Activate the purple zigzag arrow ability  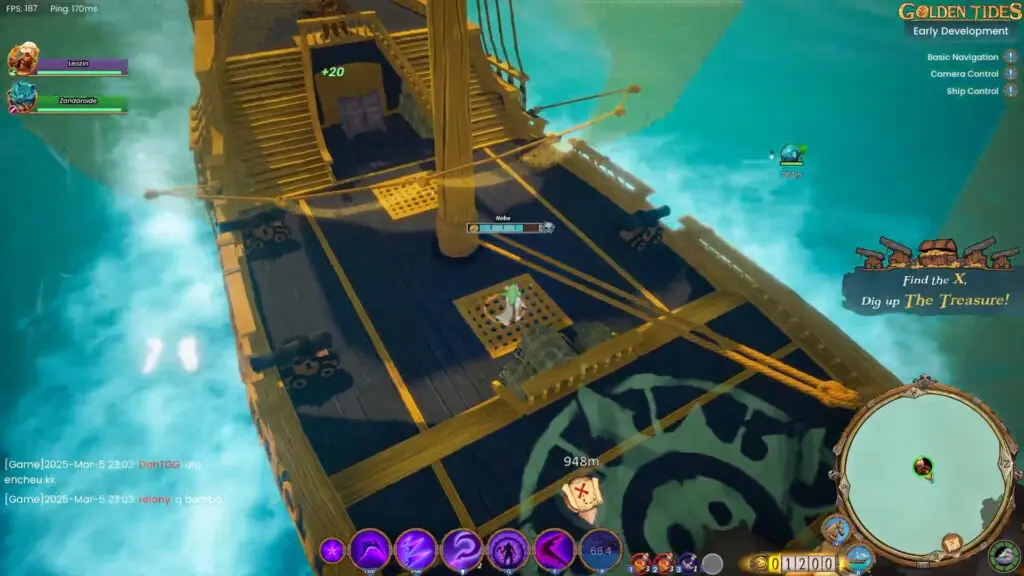pos(554,550)
